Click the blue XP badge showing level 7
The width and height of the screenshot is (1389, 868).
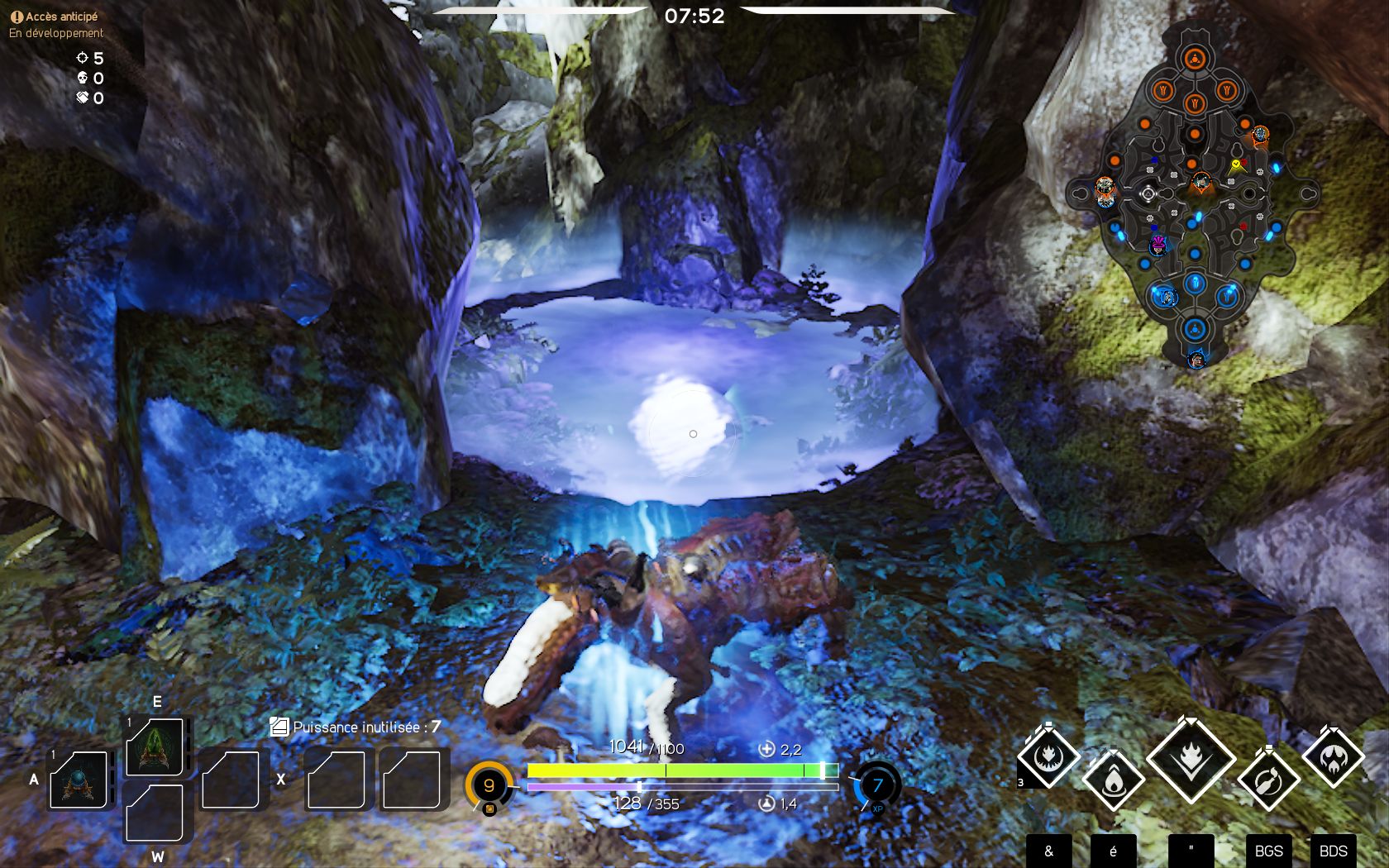click(x=876, y=785)
